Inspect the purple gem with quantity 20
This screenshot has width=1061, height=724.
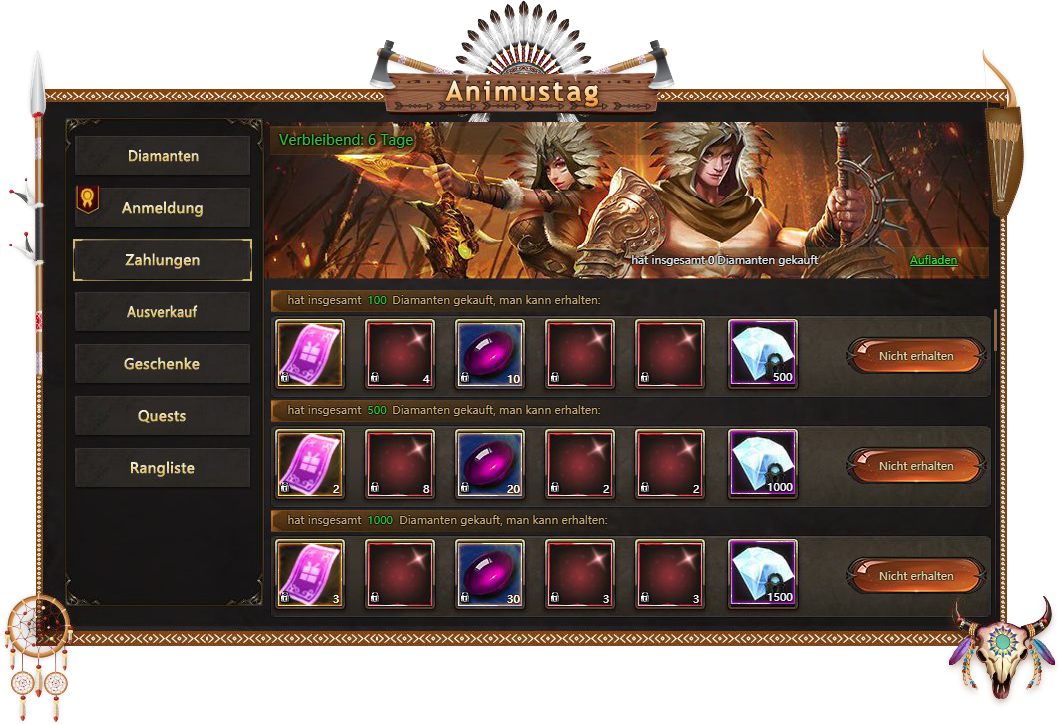tap(490, 463)
